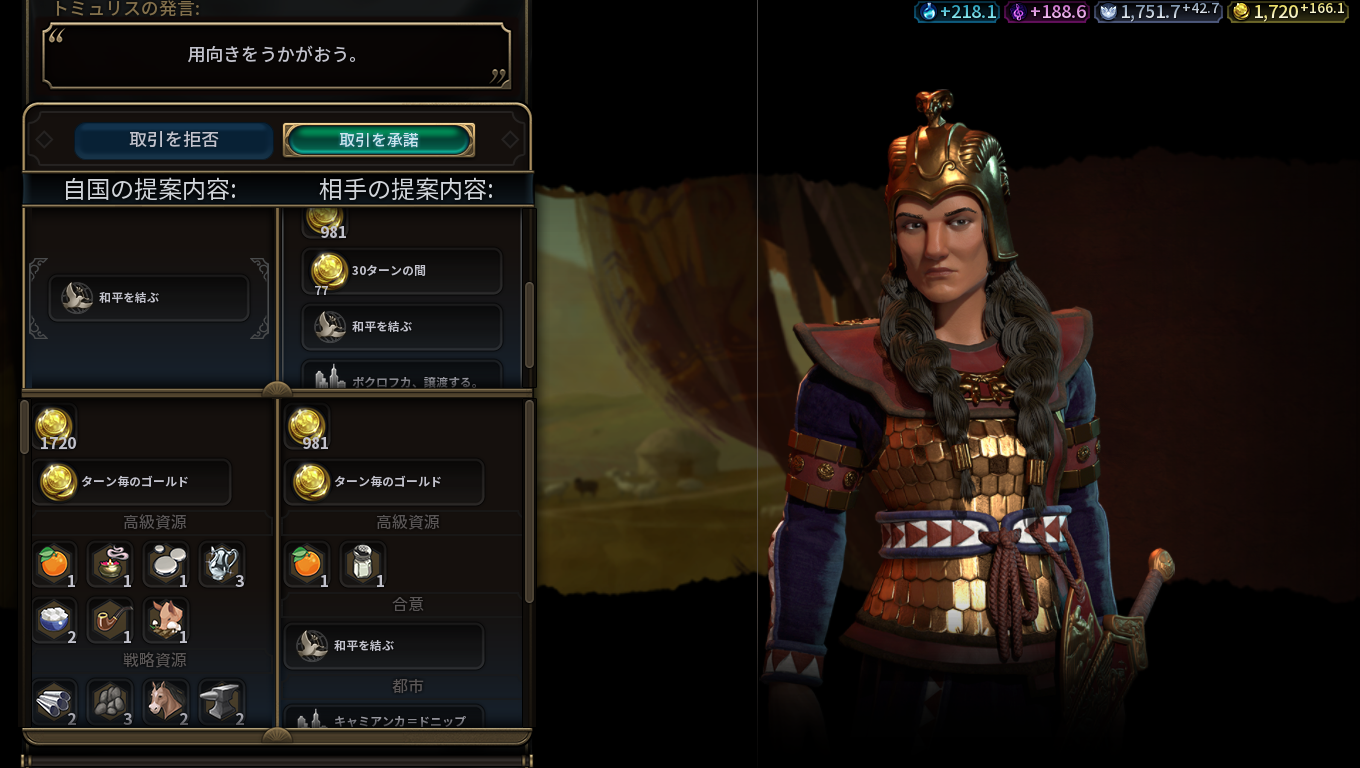This screenshot has width=1360, height=768.
Task: Select your tobacco pipe resource
Action: [109, 619]
